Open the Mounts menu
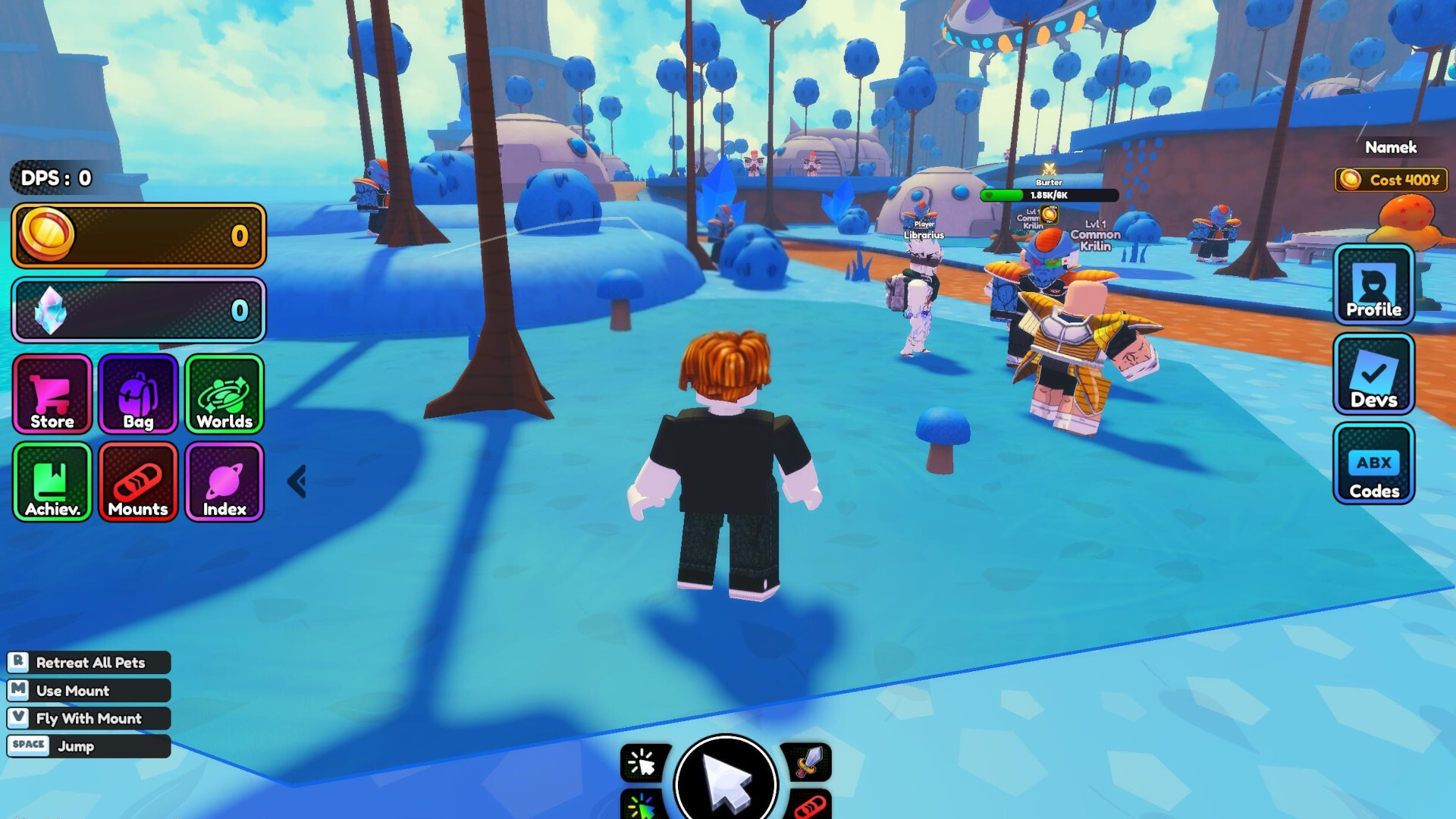 click(138, 482)
